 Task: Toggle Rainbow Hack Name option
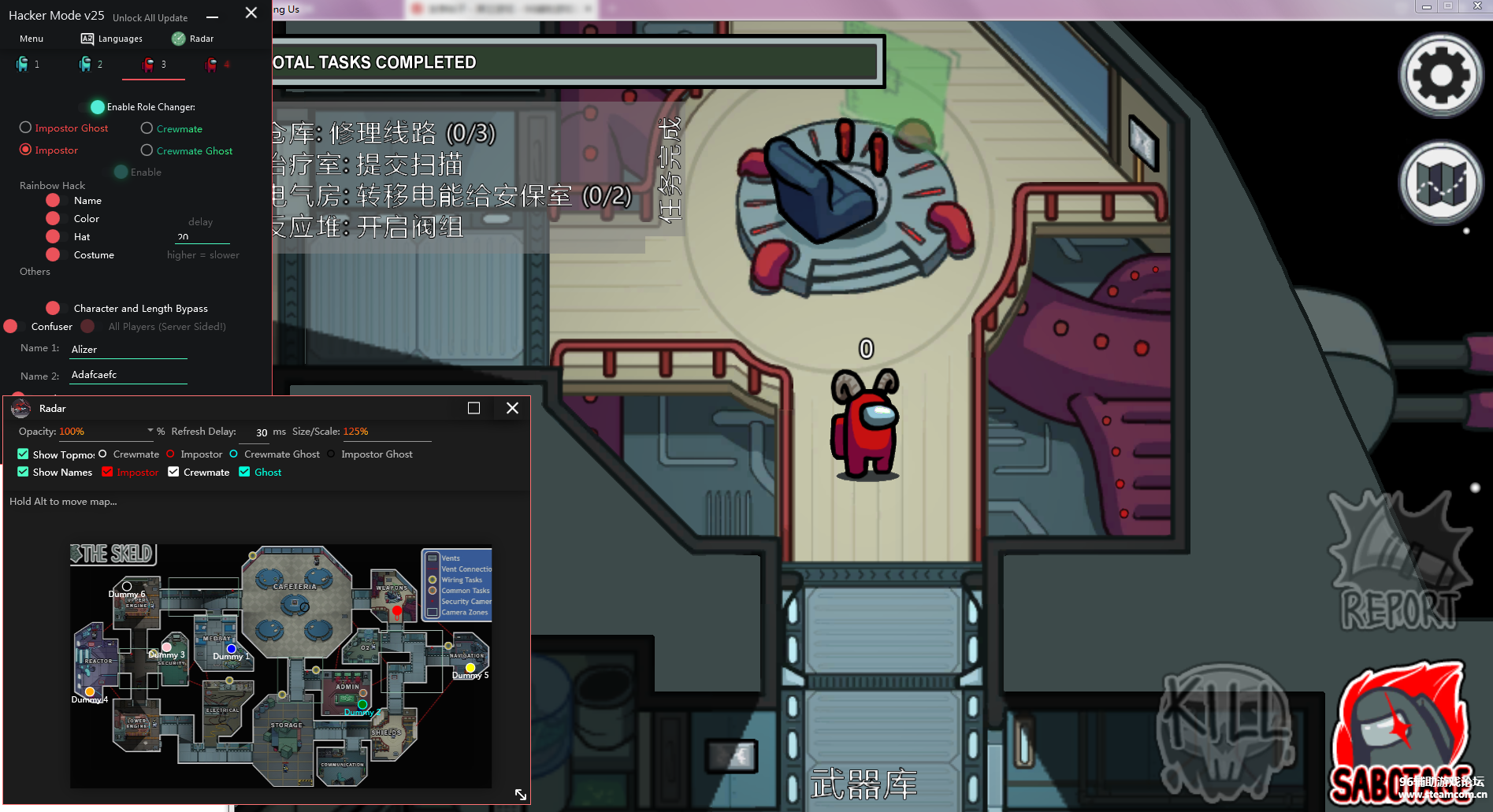(54, 201)
